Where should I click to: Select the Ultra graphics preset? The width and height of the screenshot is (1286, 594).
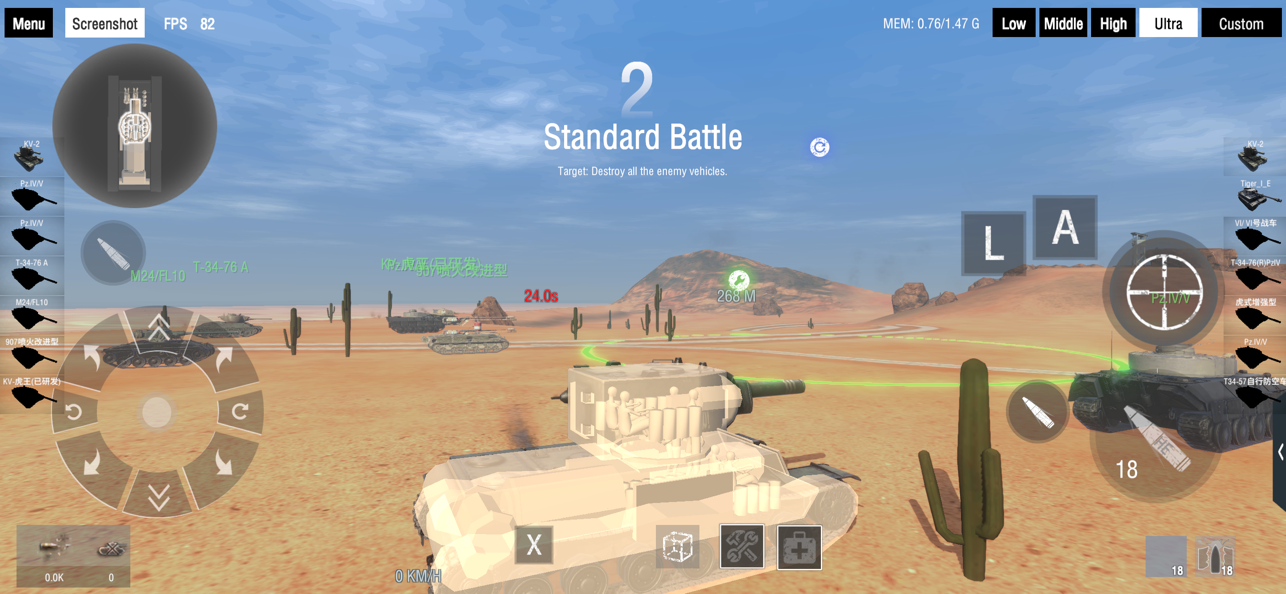pos(1168,23)
